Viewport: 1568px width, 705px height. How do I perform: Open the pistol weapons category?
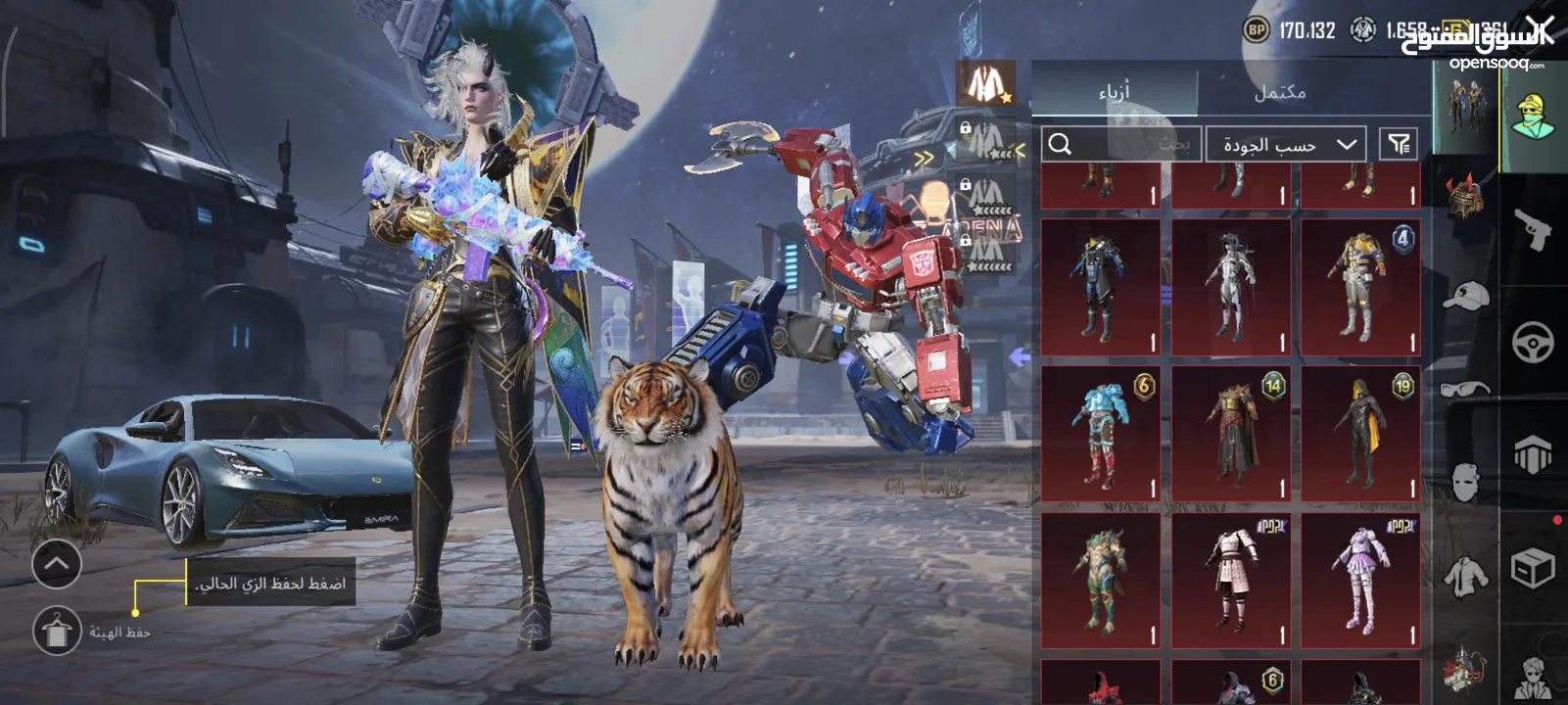click(x=1532, y=228)
